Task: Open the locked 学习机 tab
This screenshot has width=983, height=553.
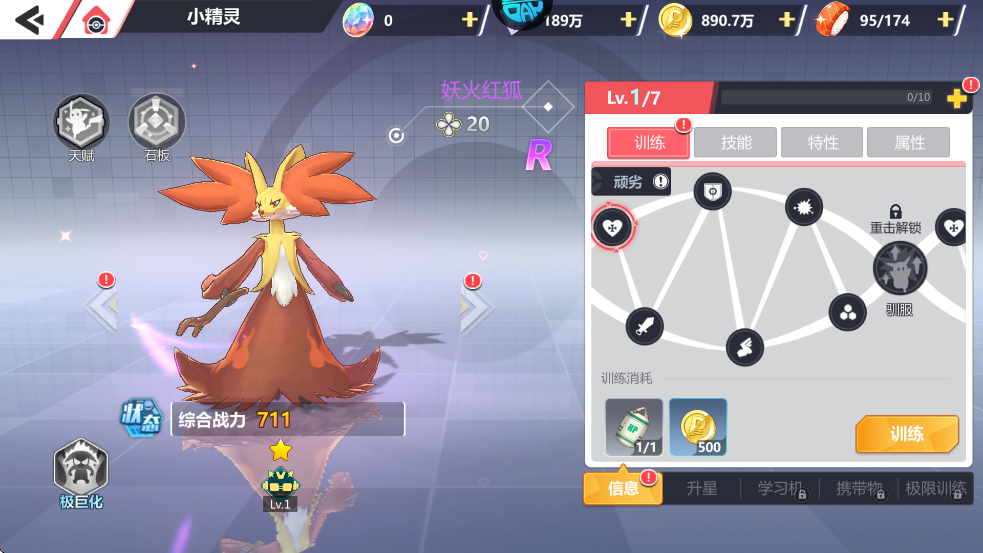Action: 780,489
